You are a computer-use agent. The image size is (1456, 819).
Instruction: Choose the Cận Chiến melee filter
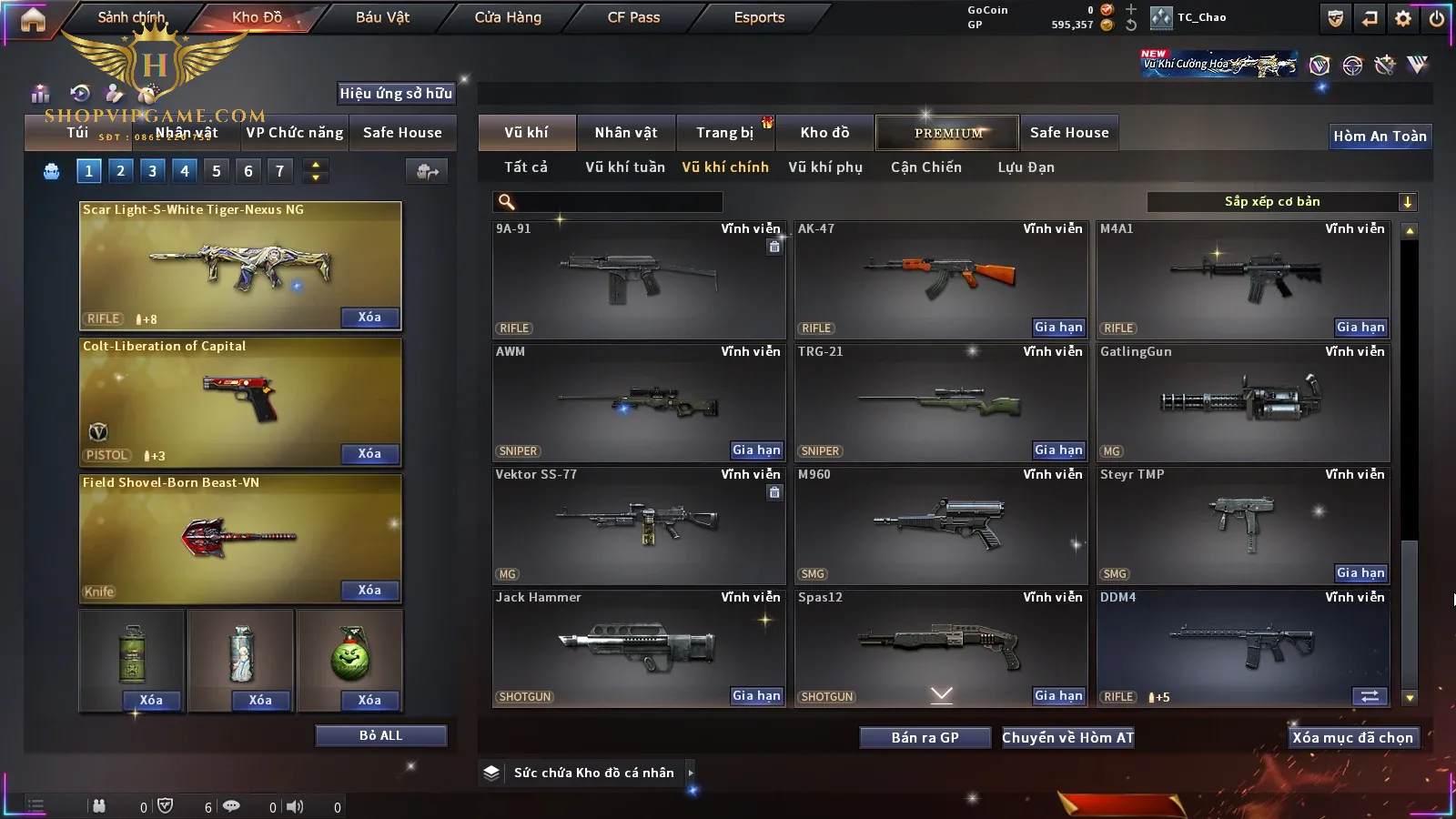click(x=925, y=167)
